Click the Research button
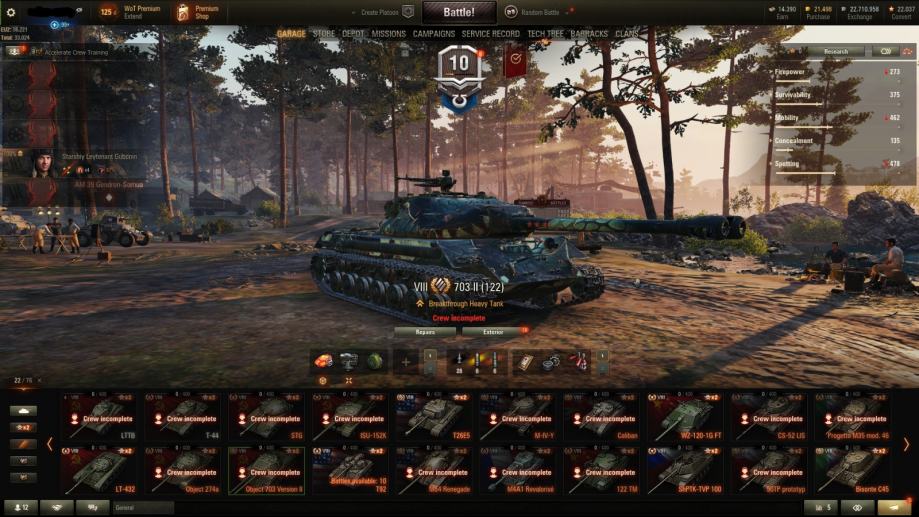Viewport: 919px width, 517px height. pyautogui.click(x=836, y=51)
